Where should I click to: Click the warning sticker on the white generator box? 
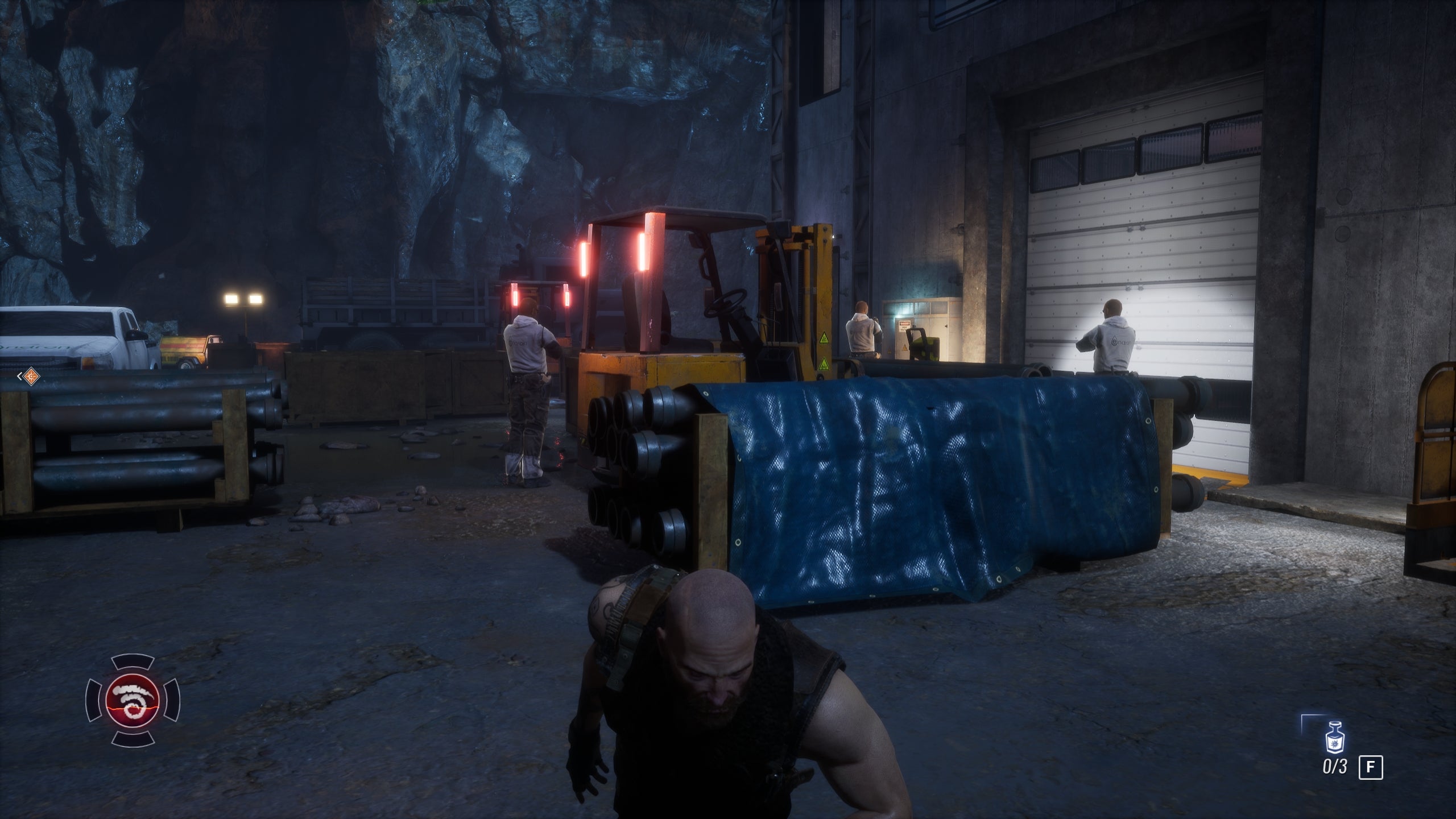pos(904,323)
